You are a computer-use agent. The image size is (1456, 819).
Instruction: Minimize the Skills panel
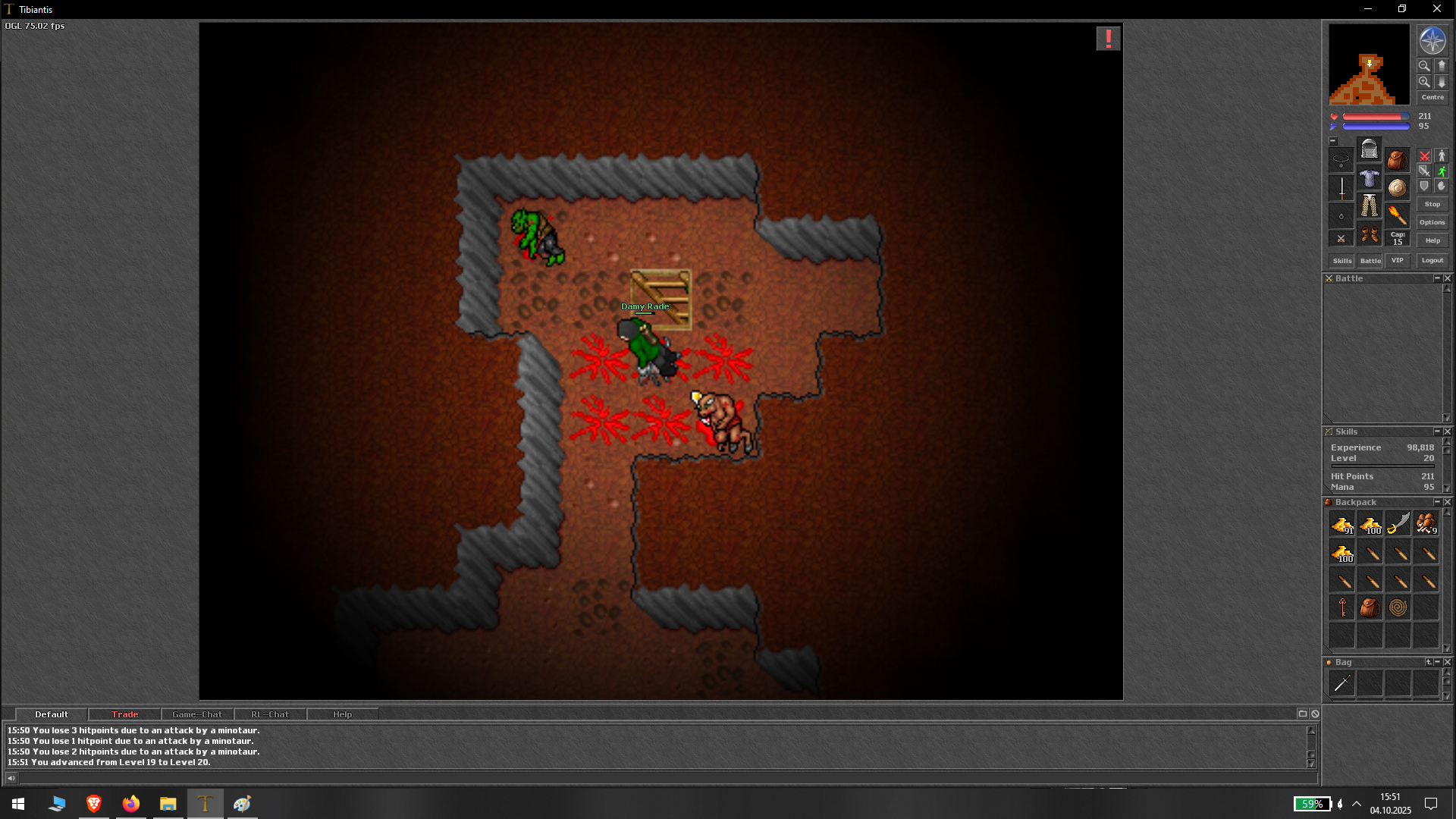click(1437, 431)
